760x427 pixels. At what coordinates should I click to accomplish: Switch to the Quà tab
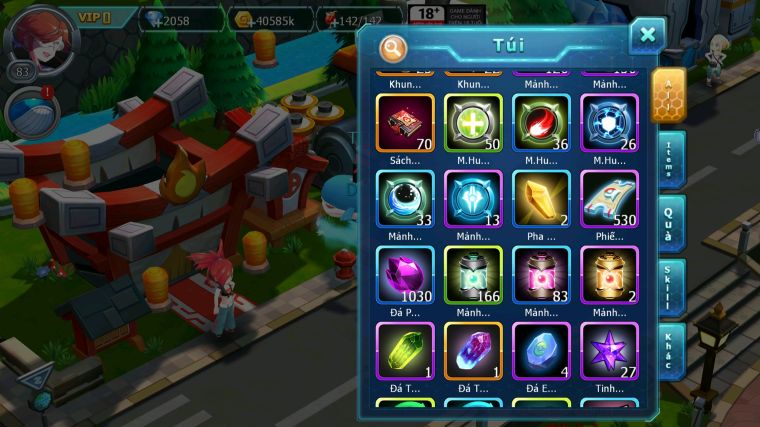[672, 223]
